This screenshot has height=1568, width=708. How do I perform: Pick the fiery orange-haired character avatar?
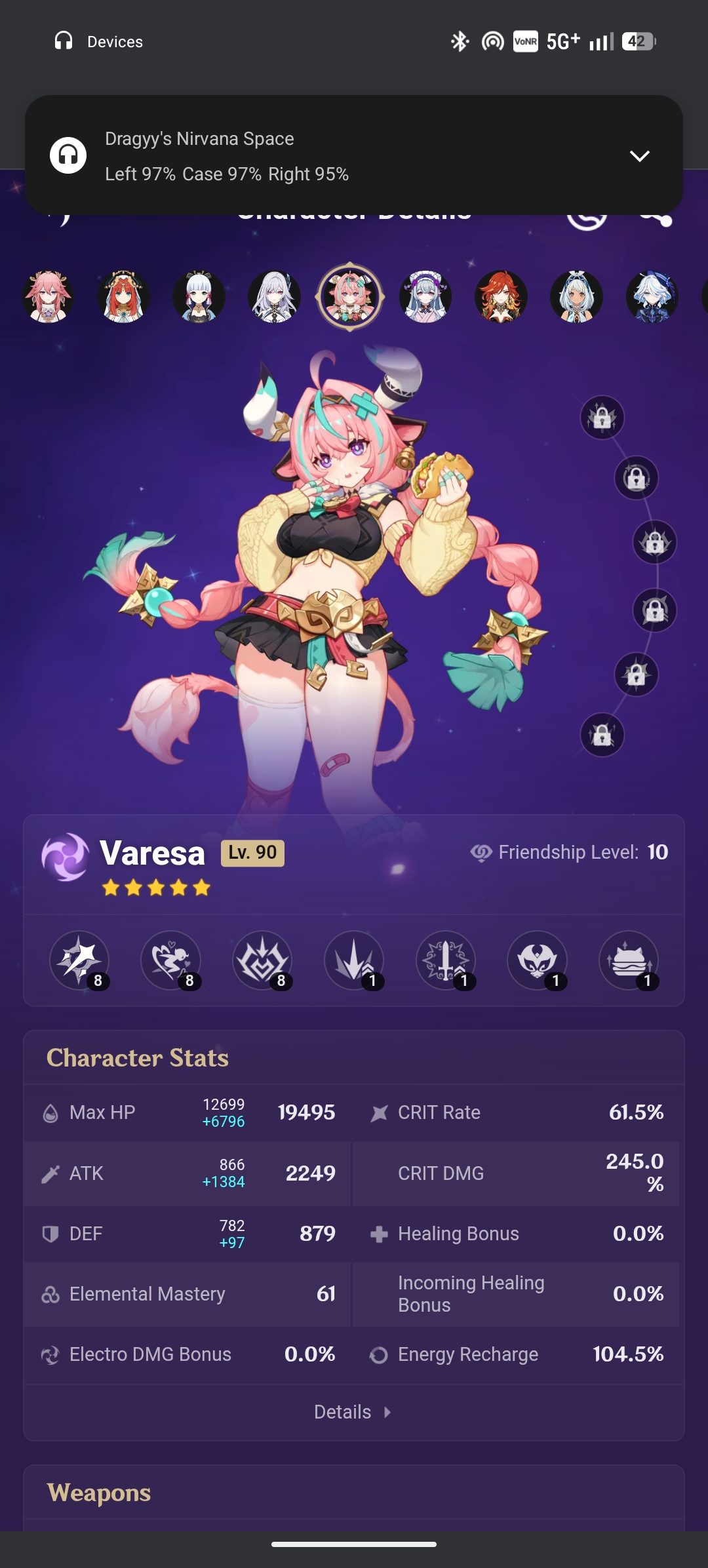(x=501, y=297)
